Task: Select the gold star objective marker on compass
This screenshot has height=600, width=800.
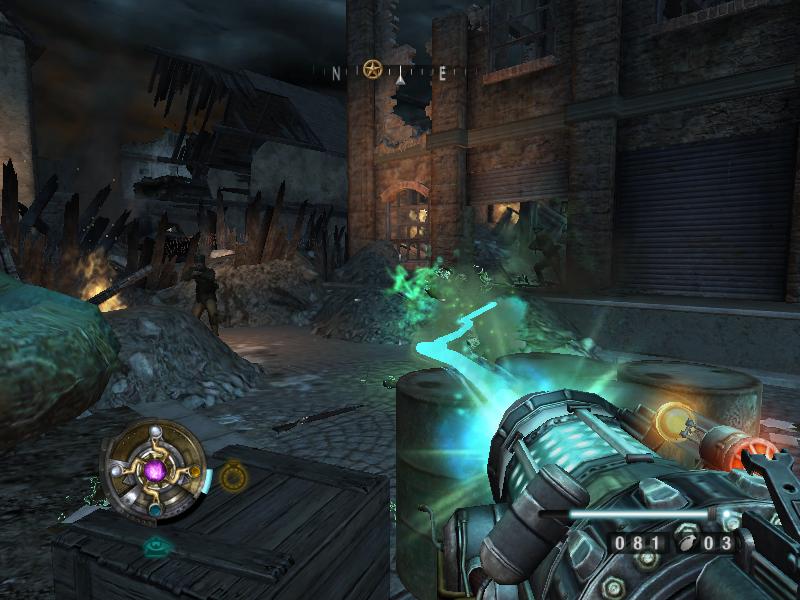Action: click(x=373, y=70)
